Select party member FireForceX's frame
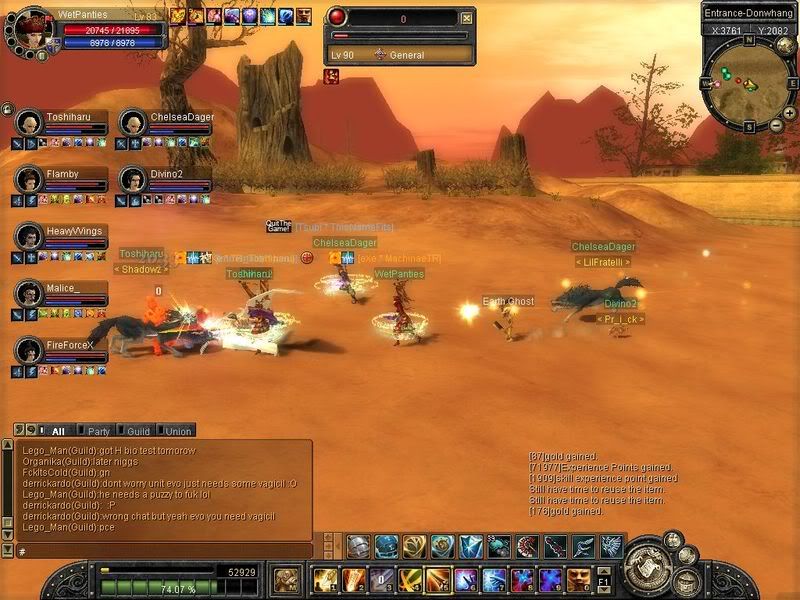The height and width of the screenshot is (600, 800). point(62,351)
